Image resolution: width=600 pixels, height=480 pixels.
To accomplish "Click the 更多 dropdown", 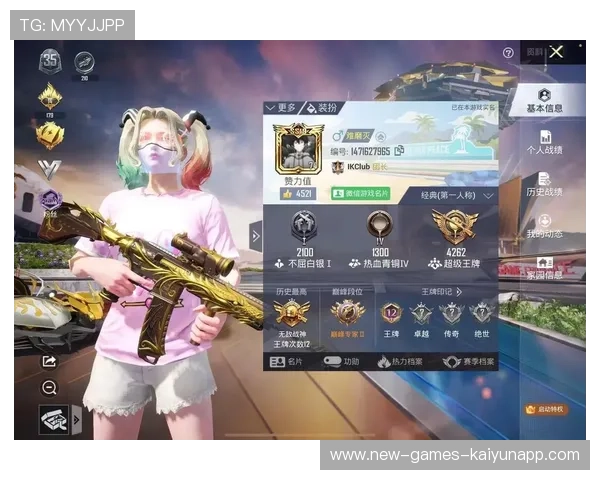I will pos(281,107).
